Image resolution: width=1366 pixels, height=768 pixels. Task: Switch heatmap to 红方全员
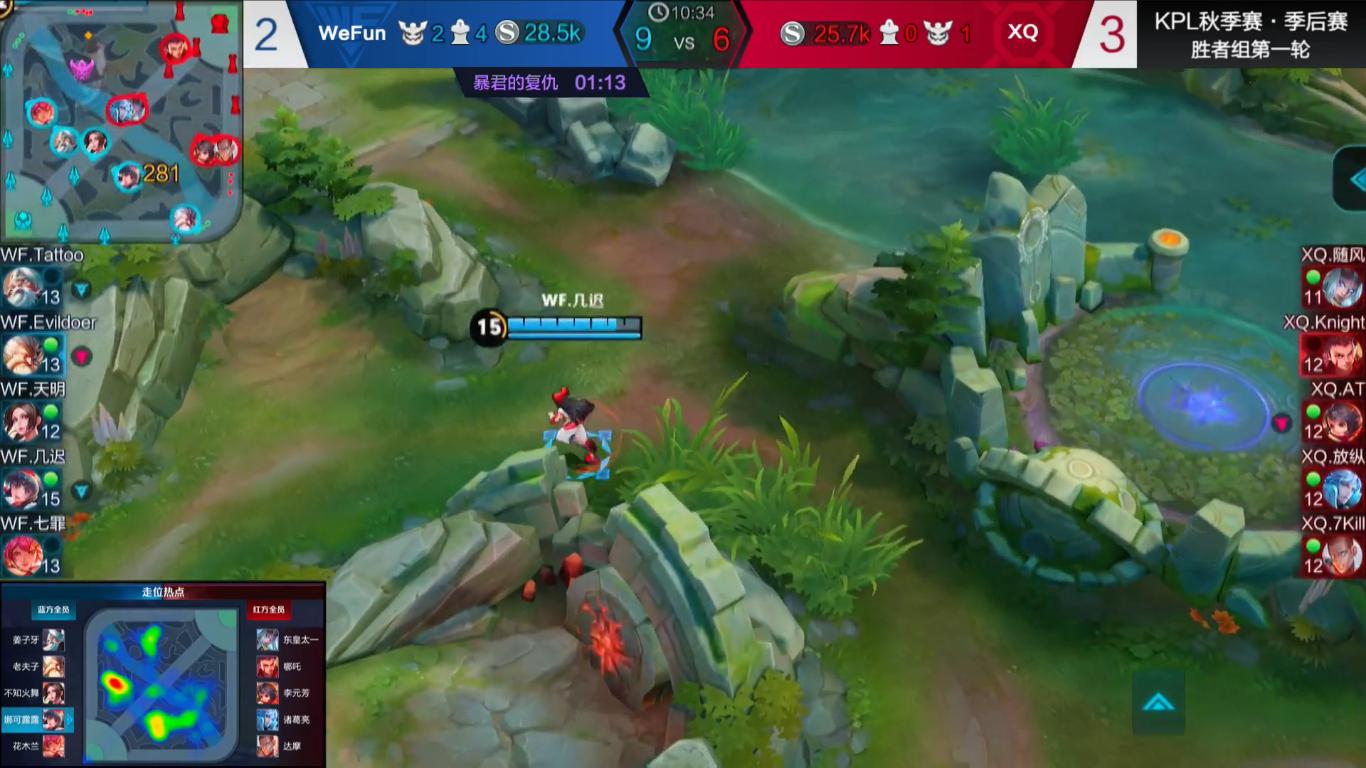coord(268,610)
